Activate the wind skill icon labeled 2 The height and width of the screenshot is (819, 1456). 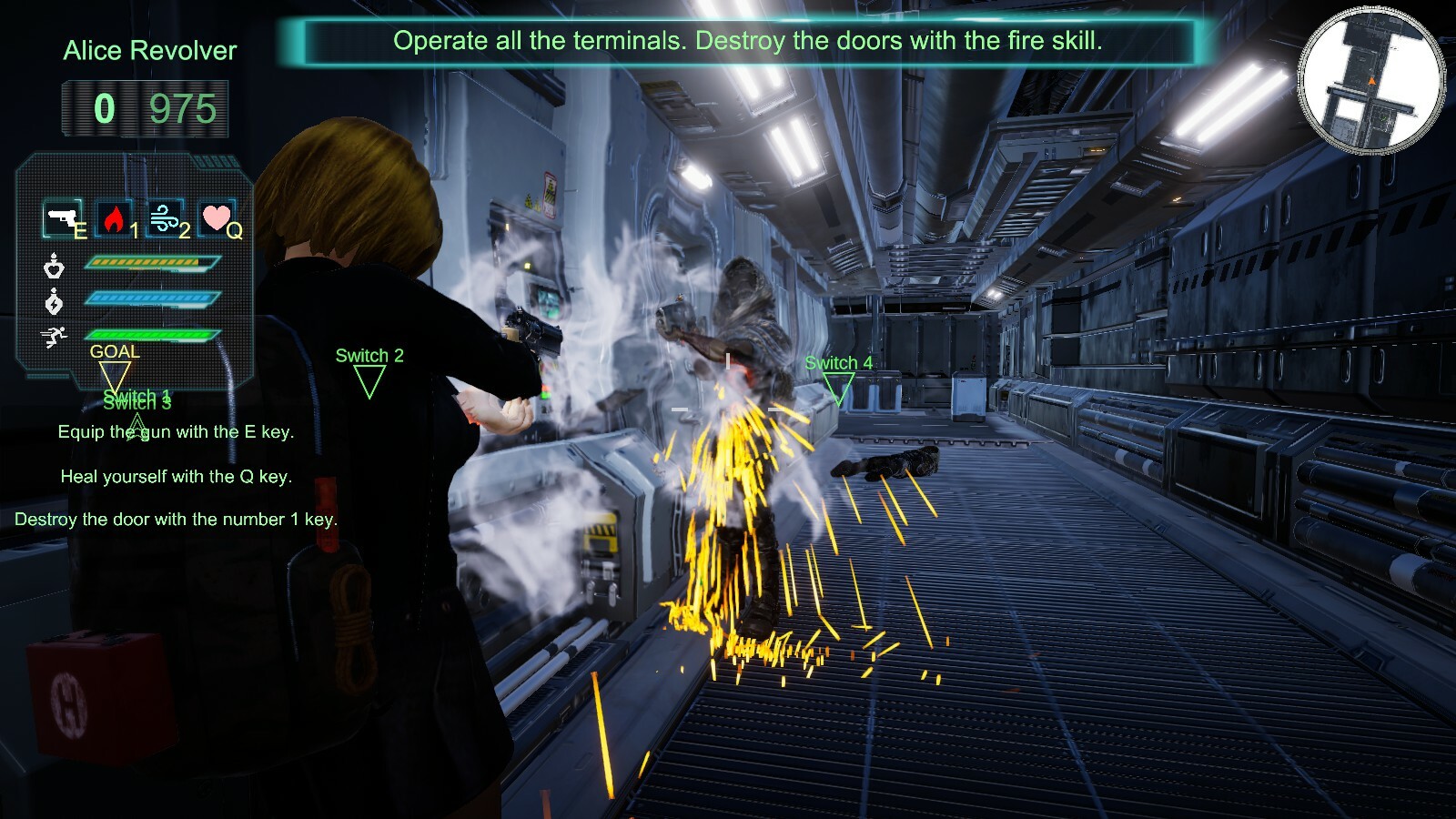pyautogui.click(x=163, y=218)
